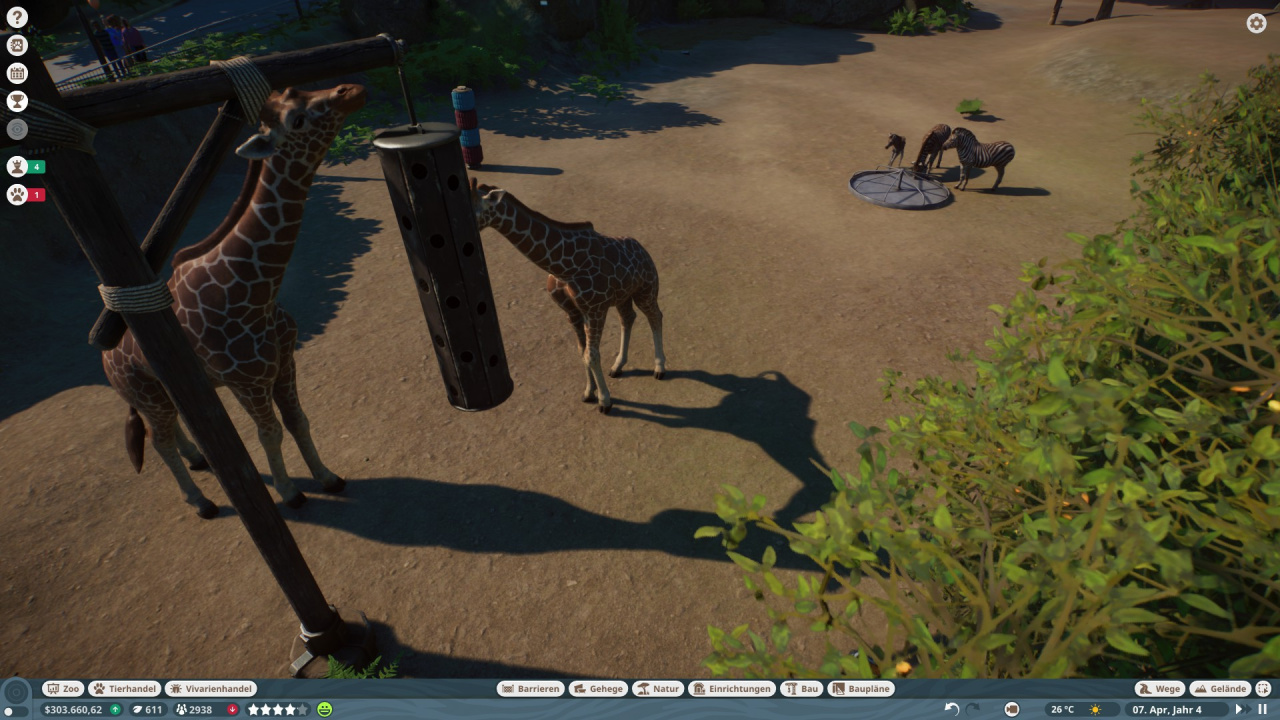1280x720 pixels.
Task: Open the Gelände terrain tool
Action: 1220,689
